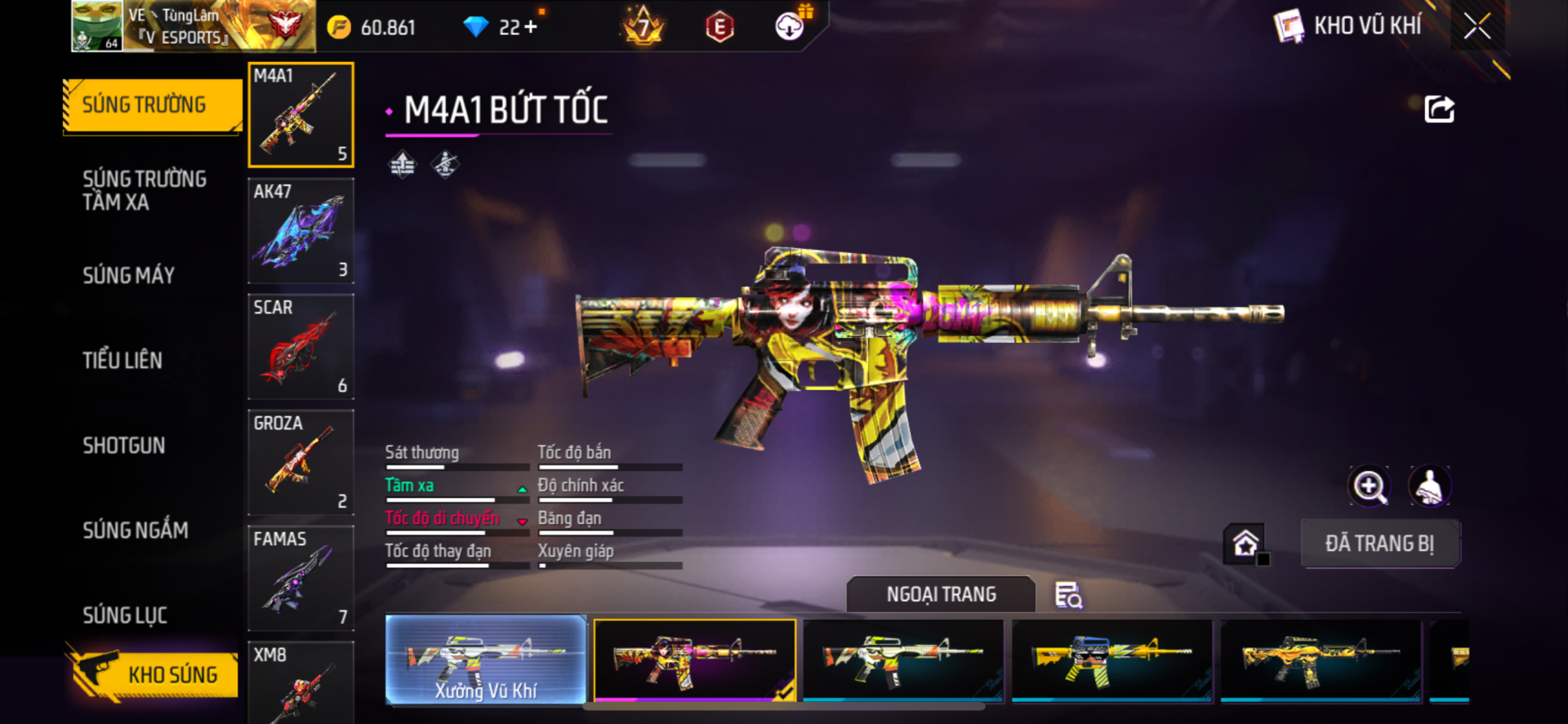This screenshot has height=724, width=1568.
Task: Open the Xưởng Vũ Khí tile
Action: tap(486, 660)
